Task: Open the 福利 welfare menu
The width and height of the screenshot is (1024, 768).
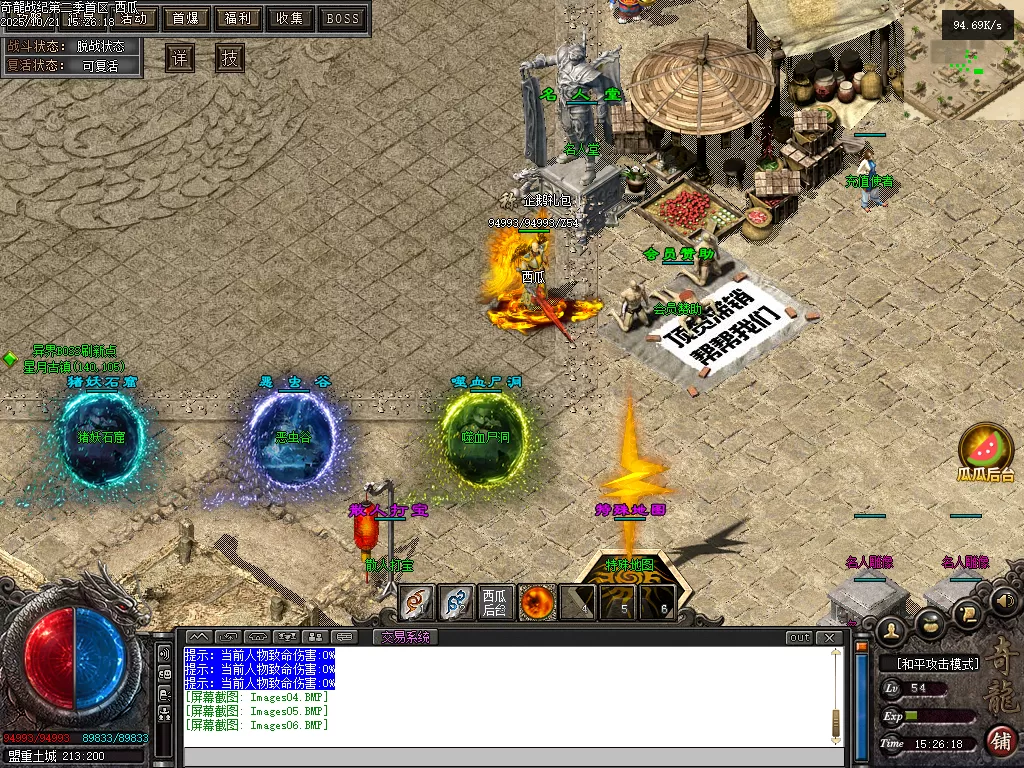Action: pos(238,18)
